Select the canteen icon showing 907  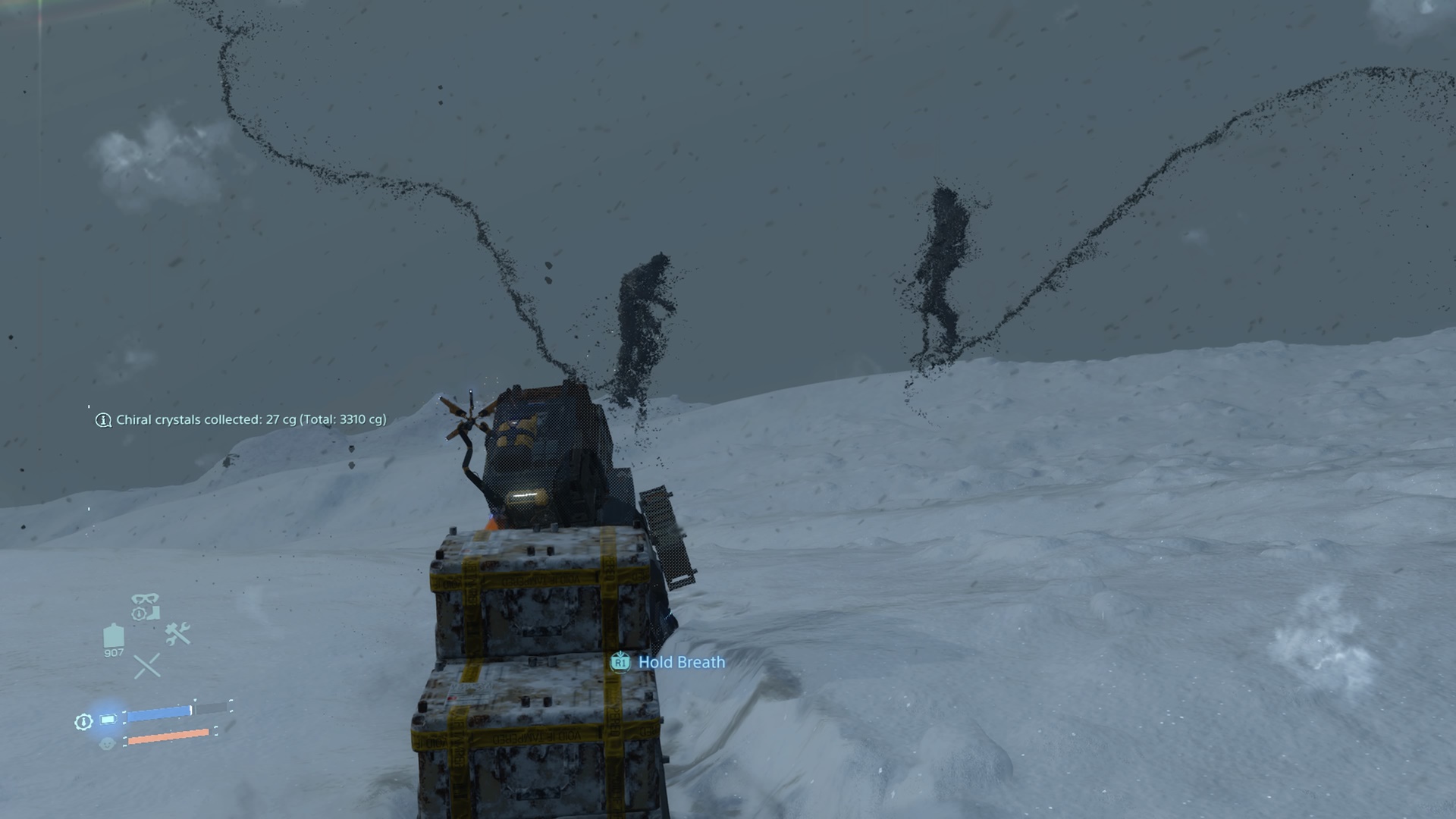pyautogui.click(x=114, y=635)
